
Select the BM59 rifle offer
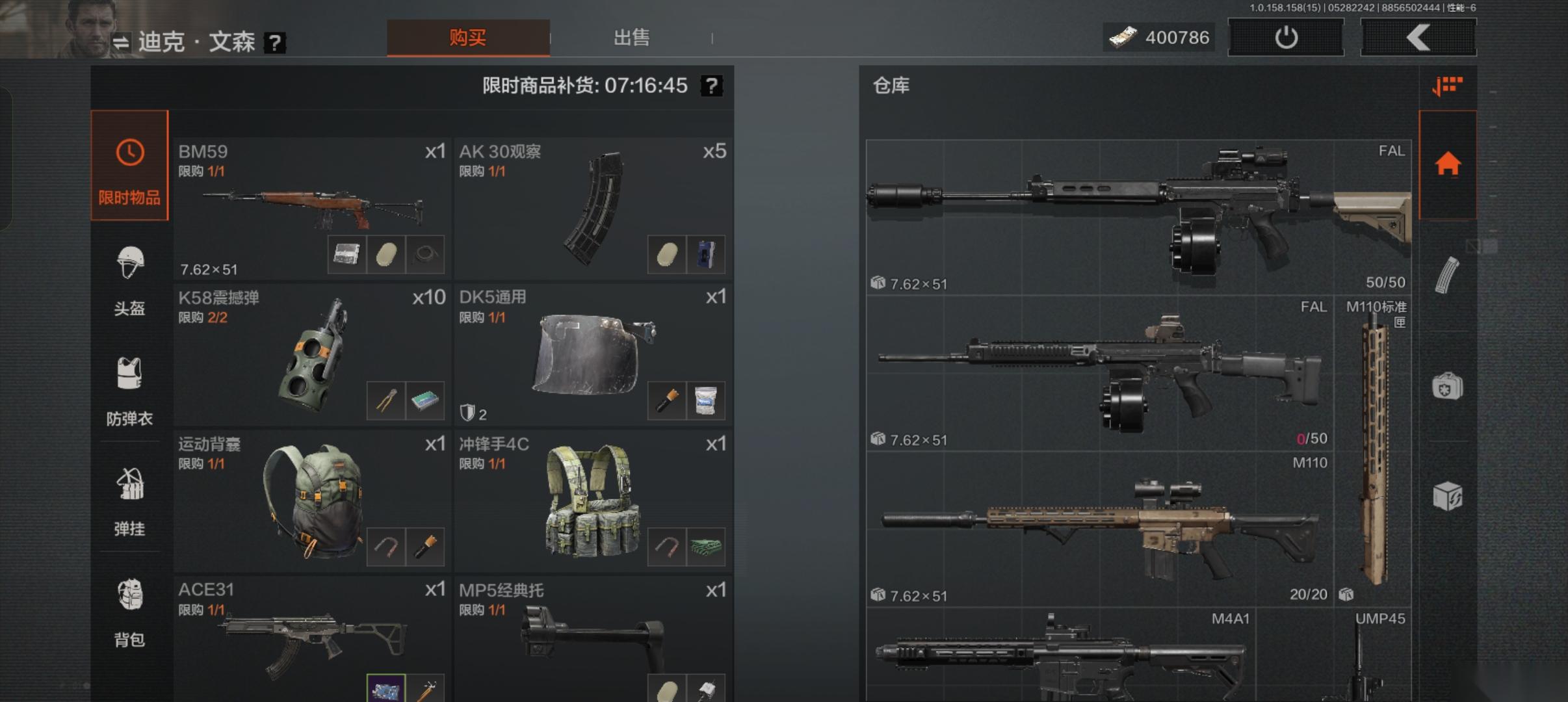tap(312, 208)
